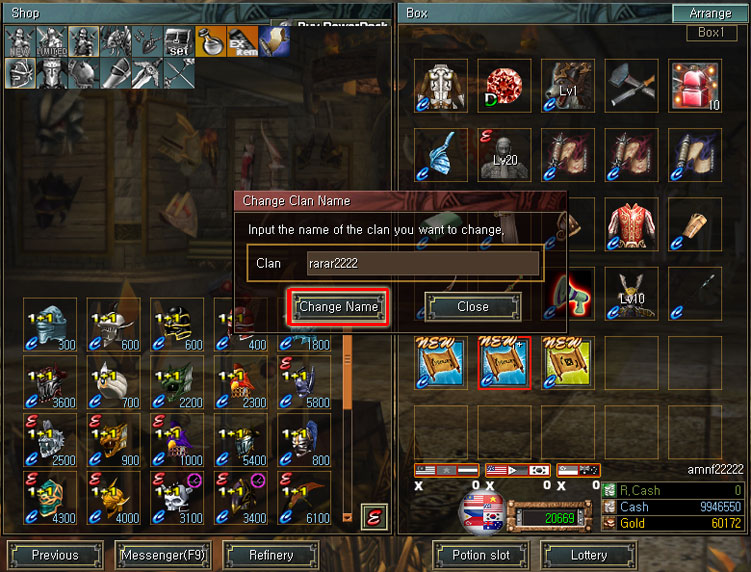Choose the Set items shop category
751x572 pixels.
tap(176, 42)
